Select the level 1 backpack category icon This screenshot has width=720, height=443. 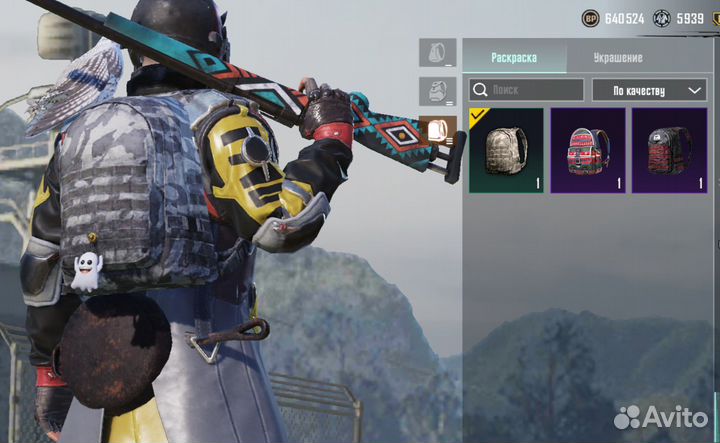coord(437,52)
